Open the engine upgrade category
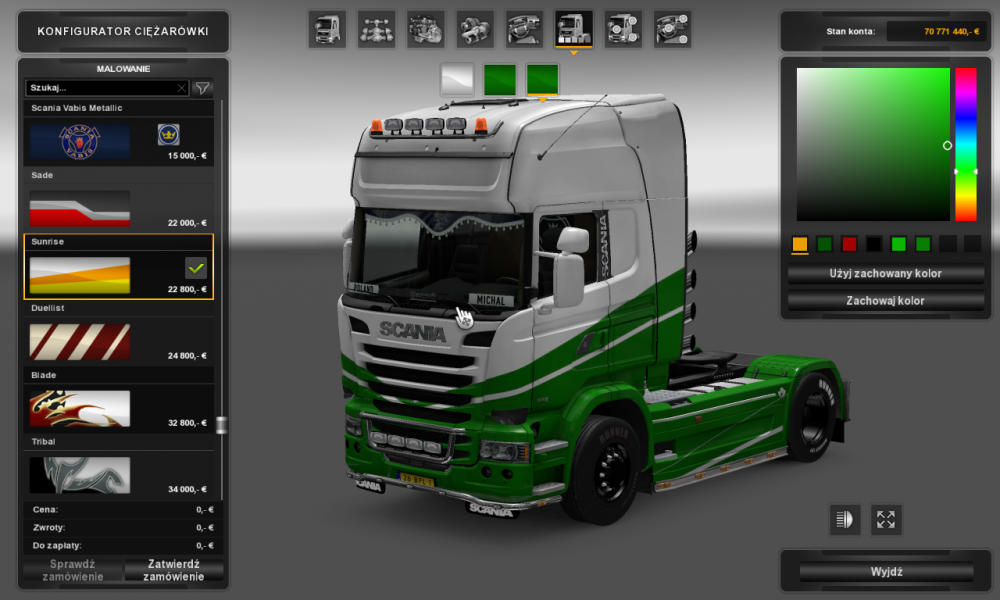 click(425, 29)
